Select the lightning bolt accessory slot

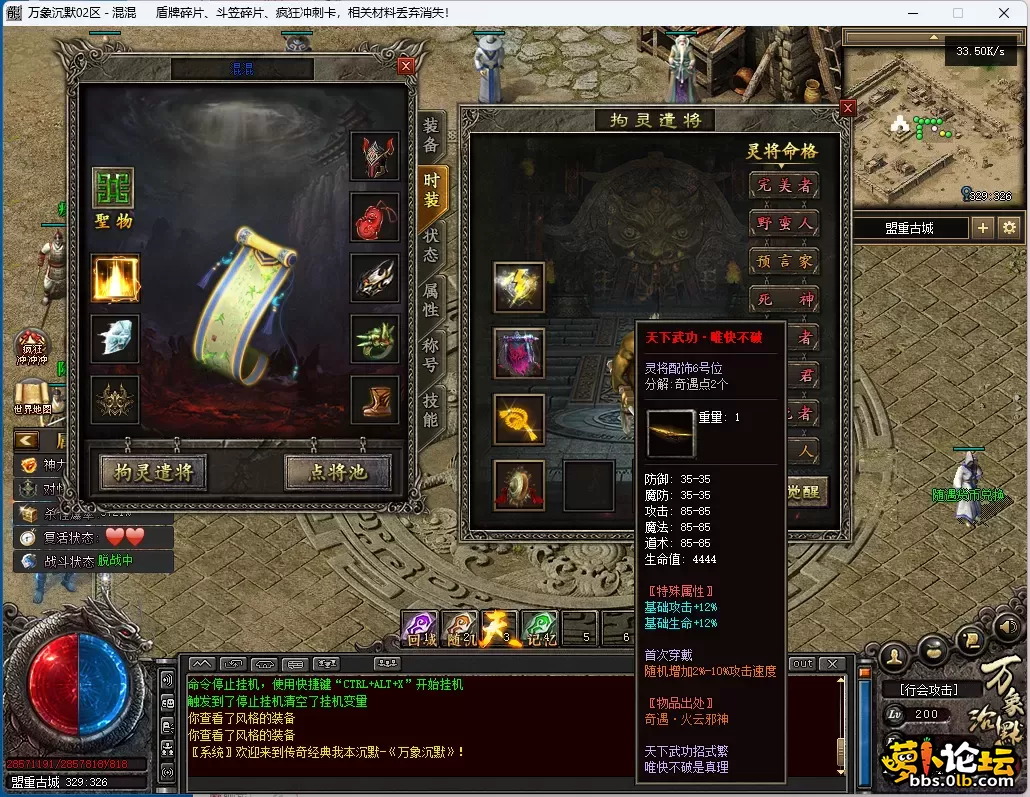(x=519, y=288)
